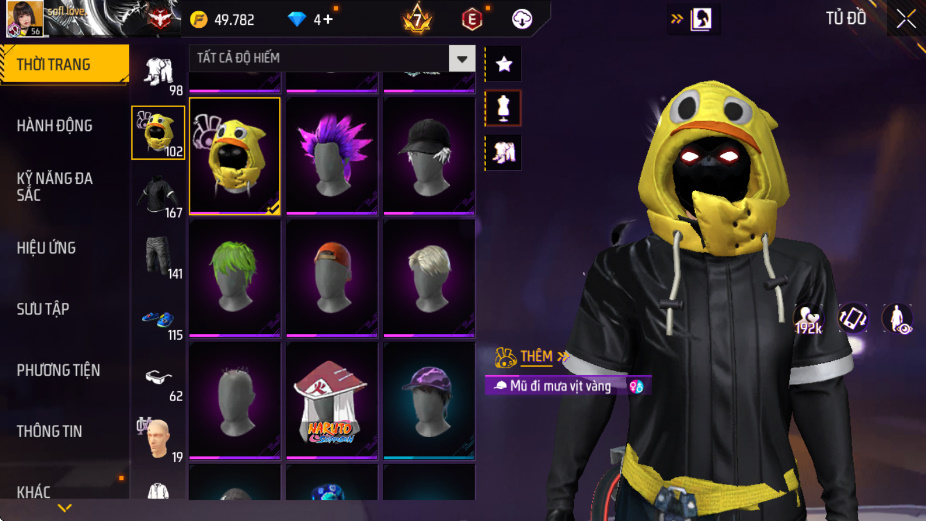
Task: Open the blue shoes footwear category
Action: click(x=158, y=319)
